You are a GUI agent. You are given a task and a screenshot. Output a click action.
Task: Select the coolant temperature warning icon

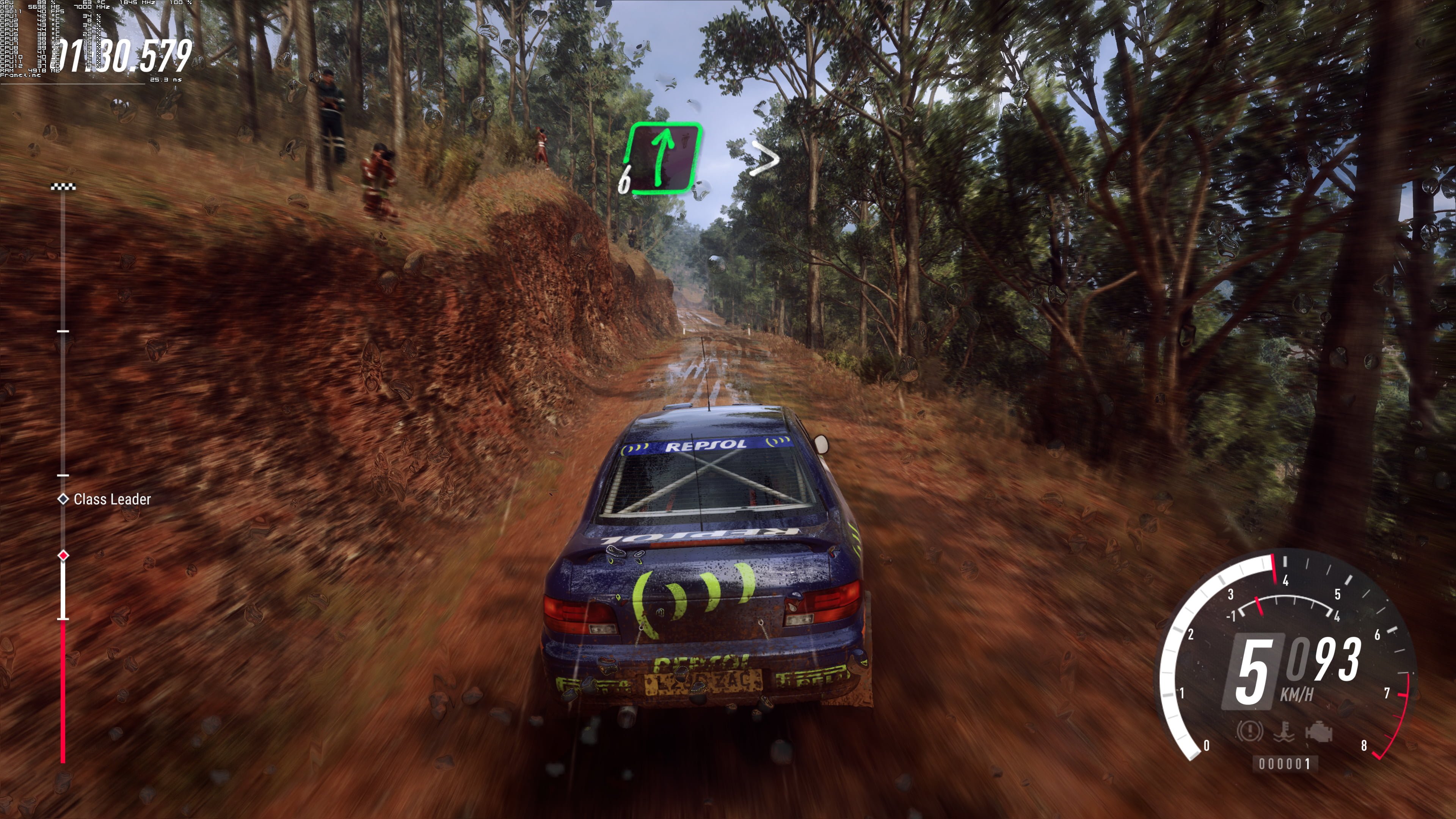click(1283, 732)
